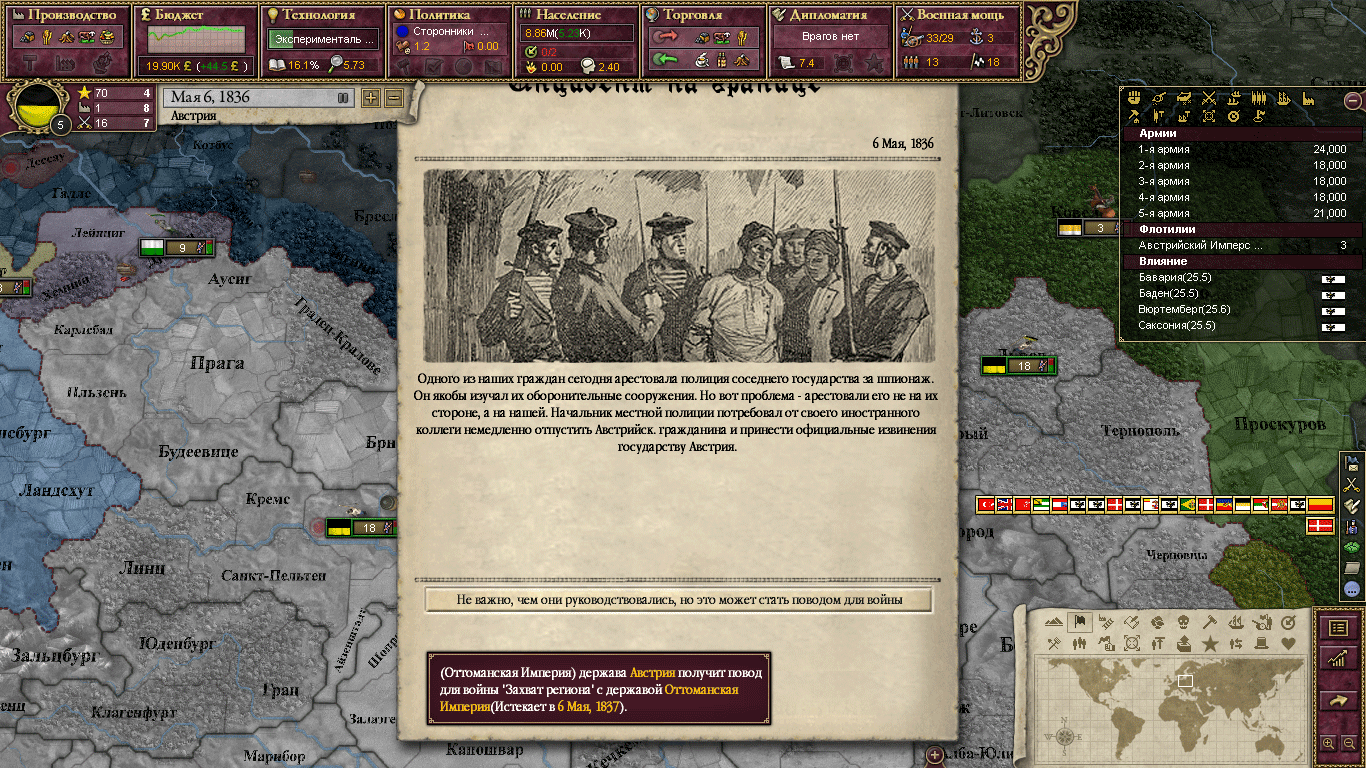Zoom out the map with the magnifier minus

tap(1347, 743)
